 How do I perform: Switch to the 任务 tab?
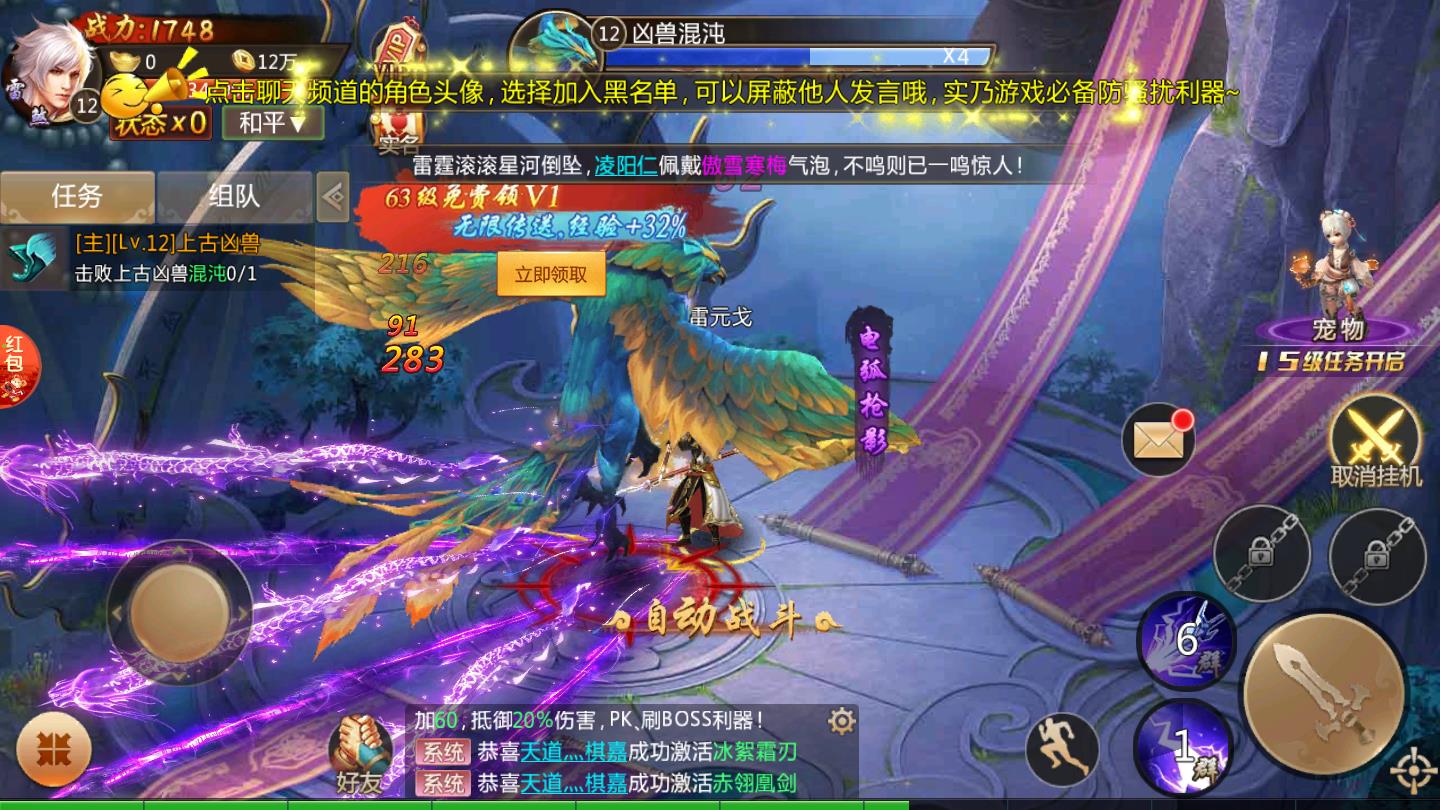click(x=78, y=197)
